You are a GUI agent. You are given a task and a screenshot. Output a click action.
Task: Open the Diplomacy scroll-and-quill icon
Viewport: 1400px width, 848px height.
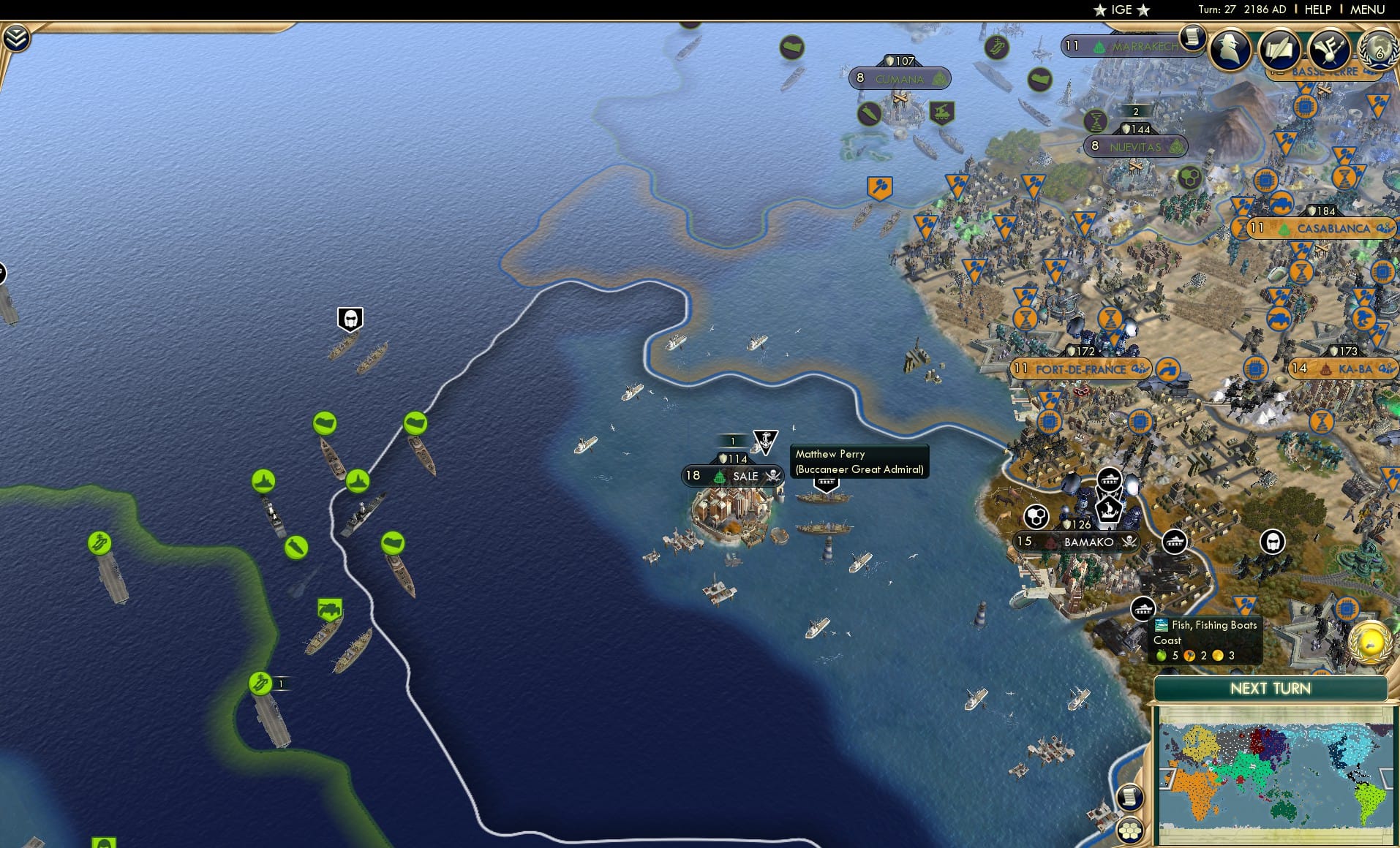(x=1279, y=50)
